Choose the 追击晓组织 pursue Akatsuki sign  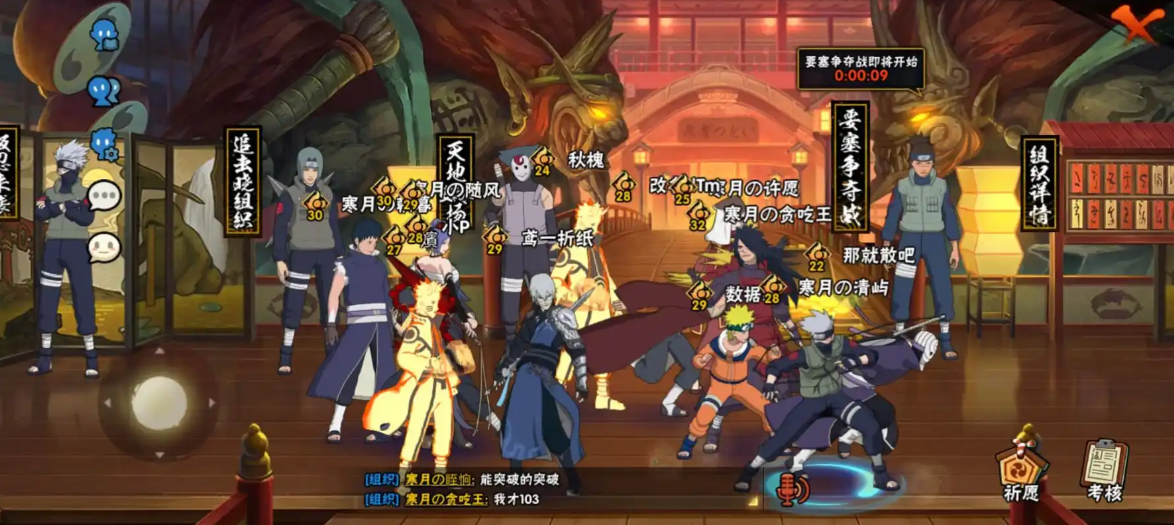click(242, 180)
